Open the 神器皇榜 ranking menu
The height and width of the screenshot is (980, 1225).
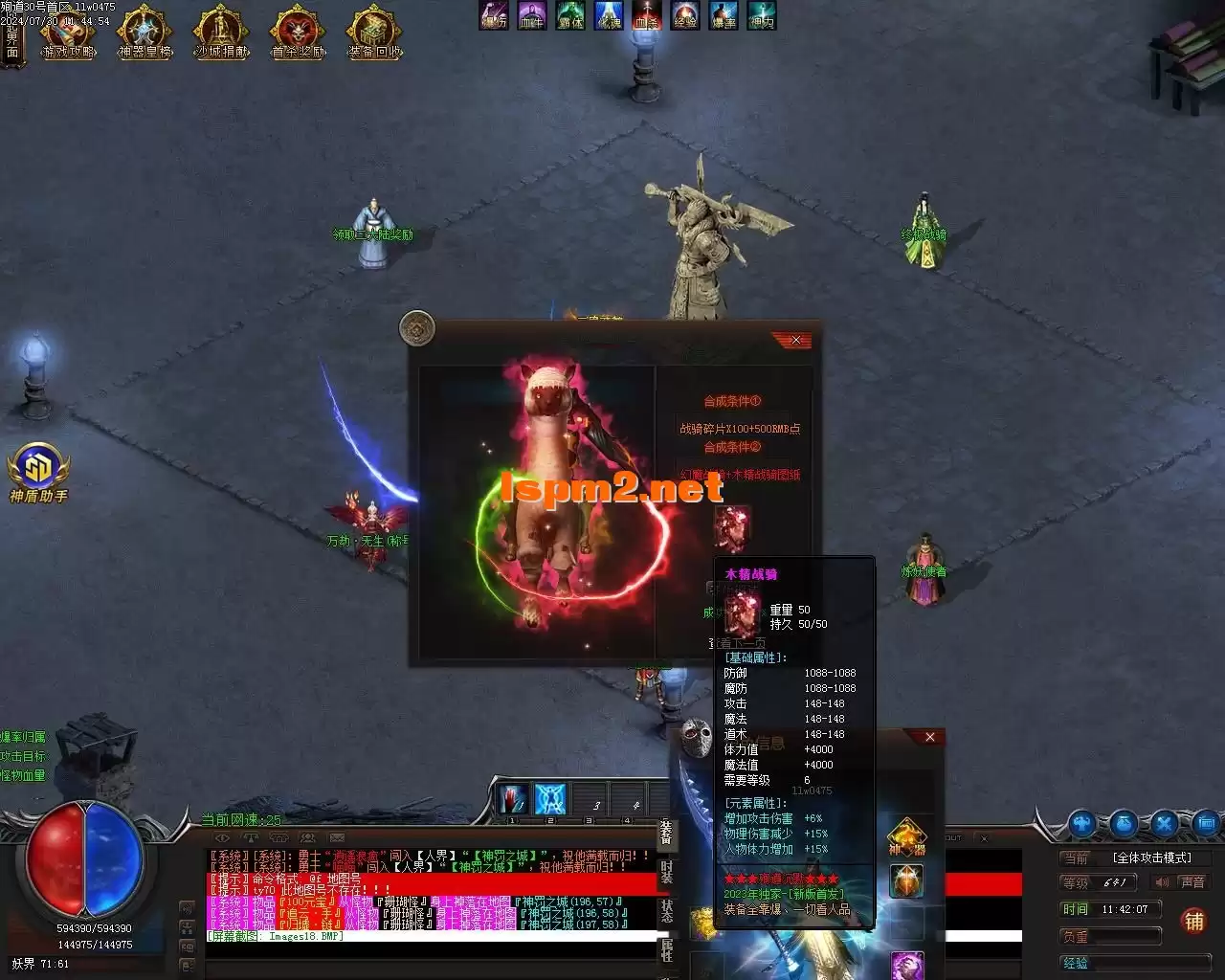(x=145, y=33)
